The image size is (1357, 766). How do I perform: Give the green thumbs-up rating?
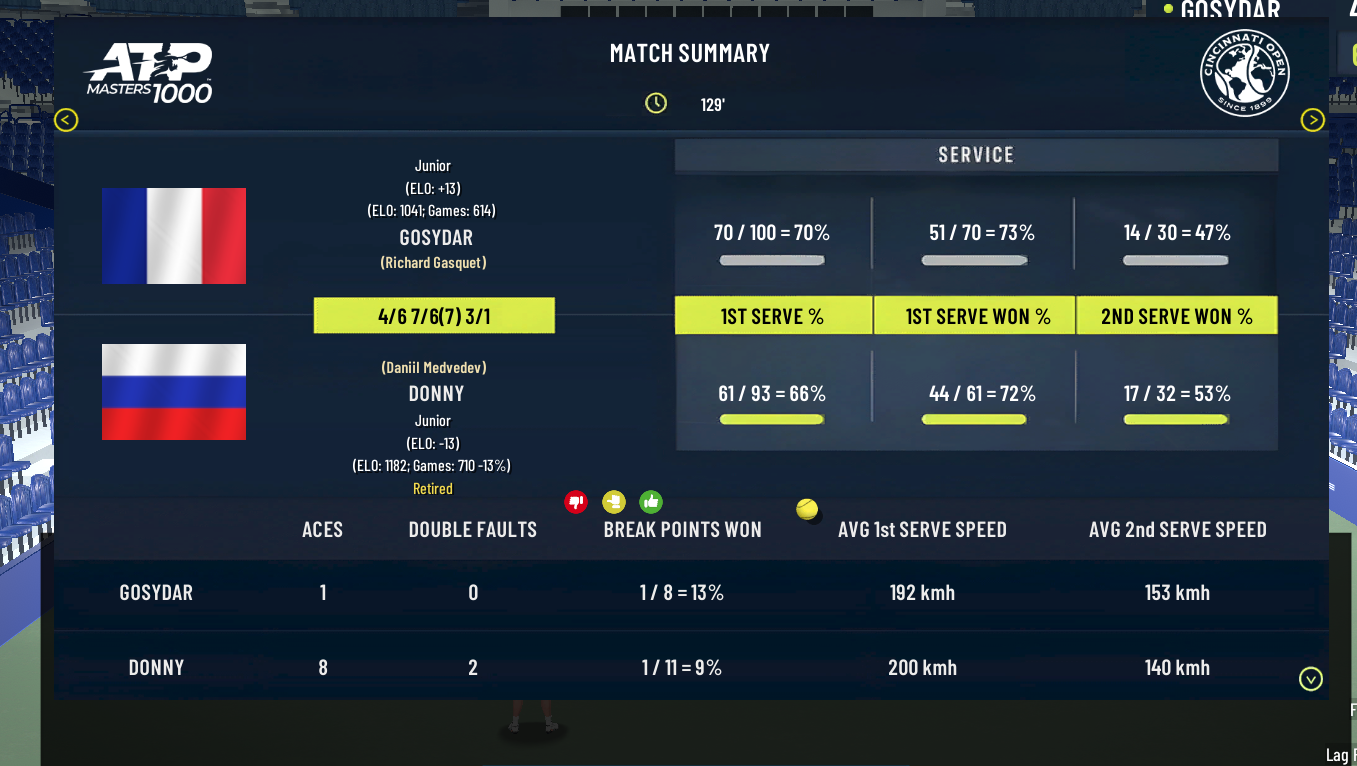[x=651, y=502]
